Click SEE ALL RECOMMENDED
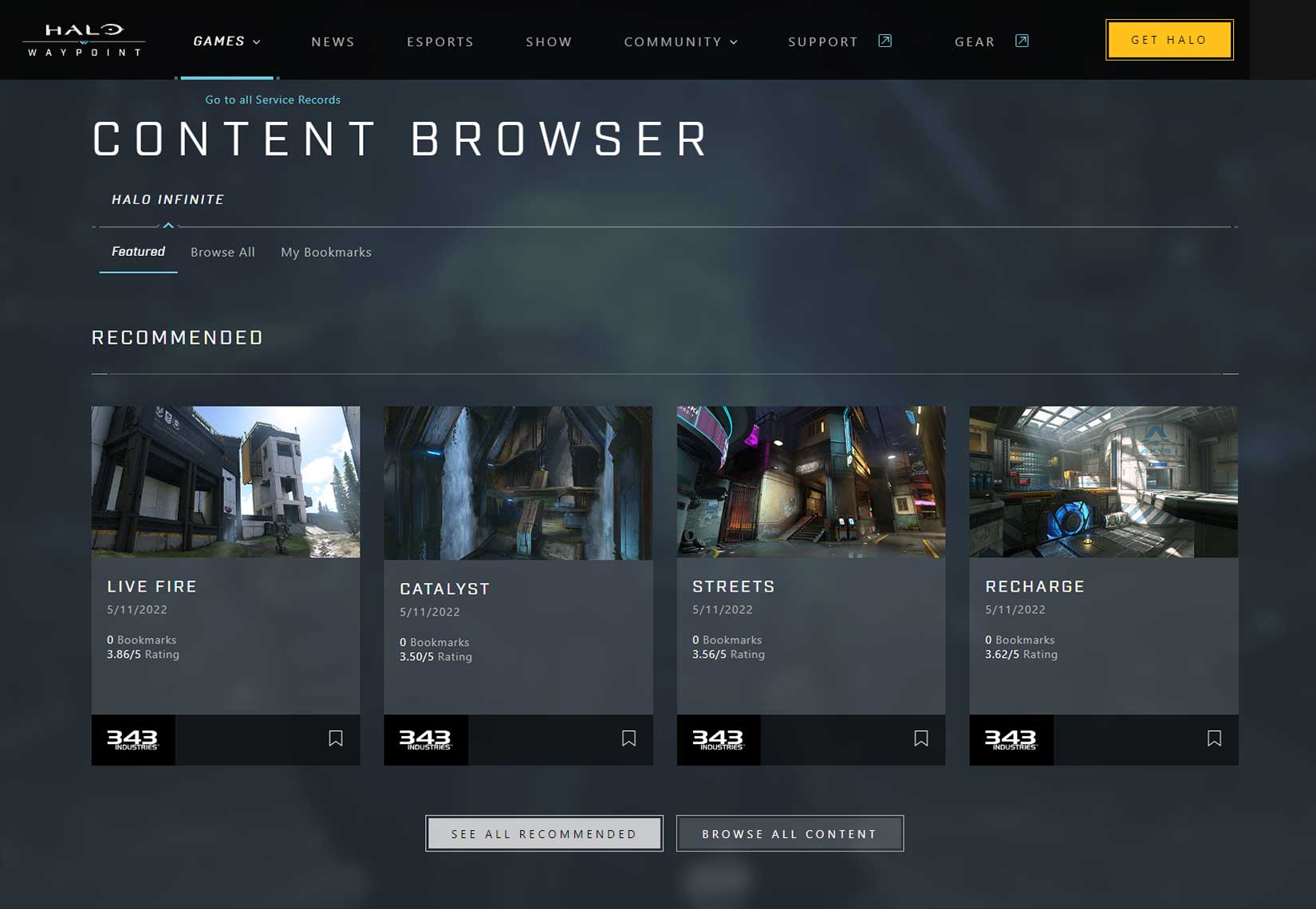The image size is (1316, 909). 544,833
